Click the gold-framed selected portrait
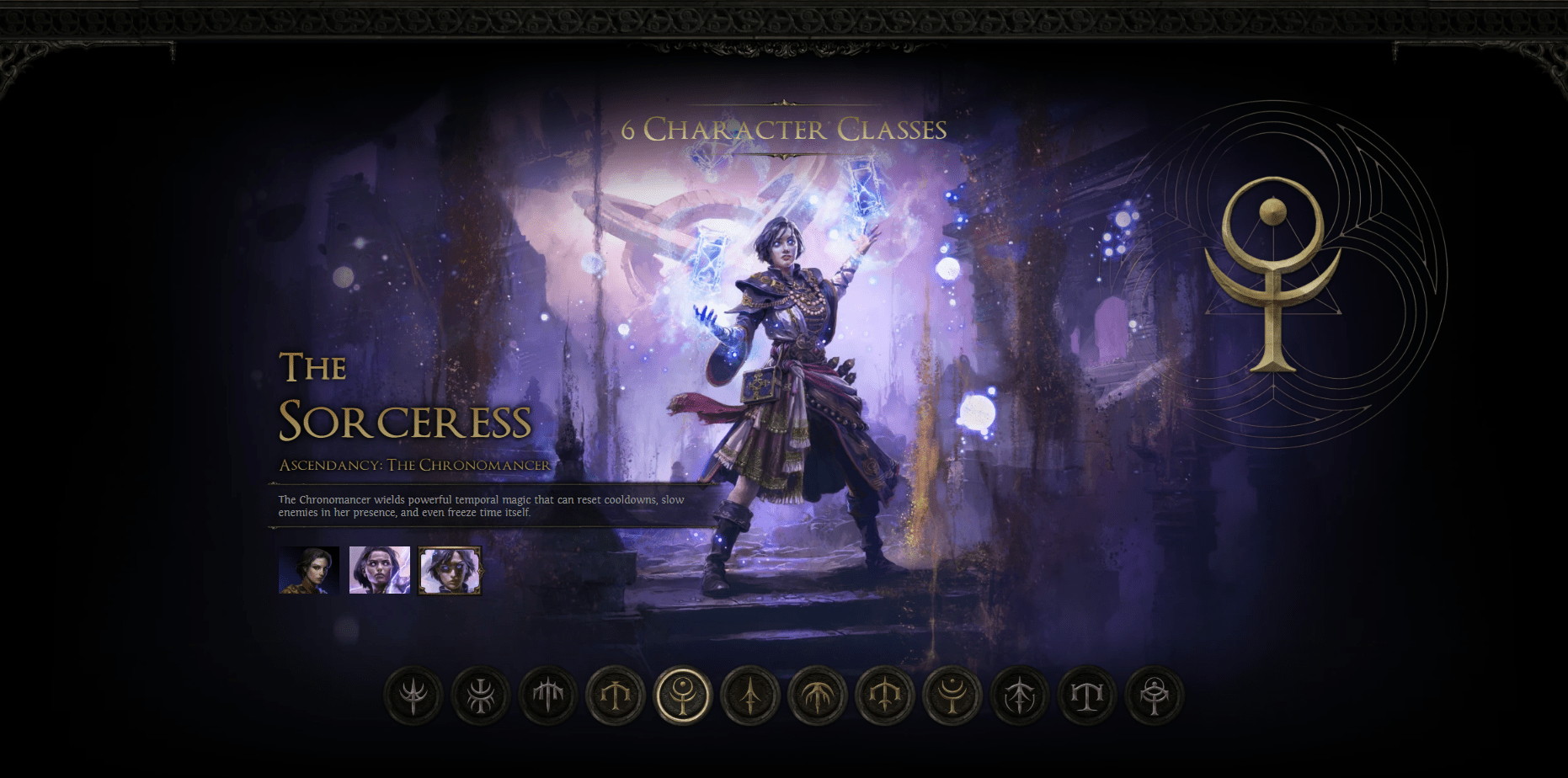The image size is (1568, 778). tap(449, 569)
